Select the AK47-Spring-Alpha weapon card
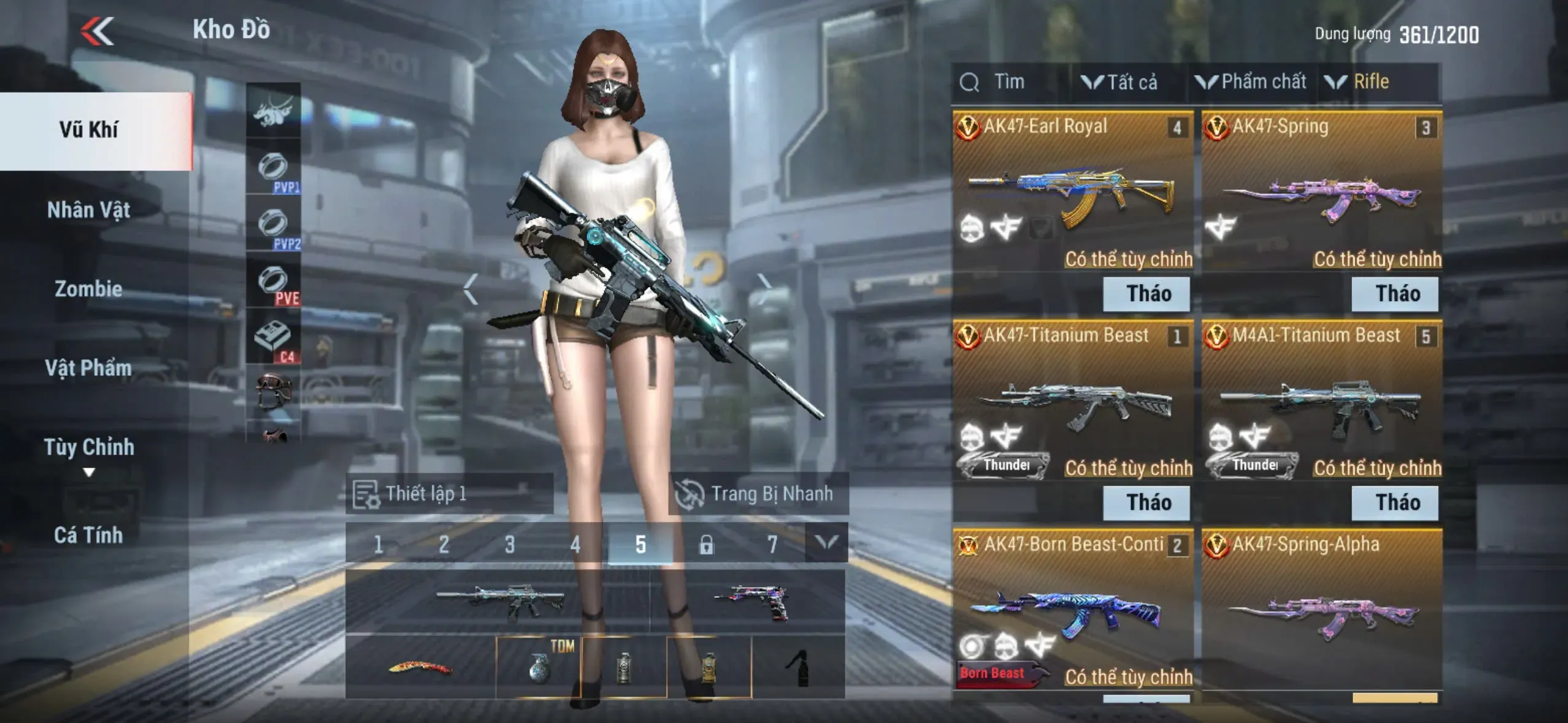Screen dimensions: 1568x723 click(x=1321, y=613)
